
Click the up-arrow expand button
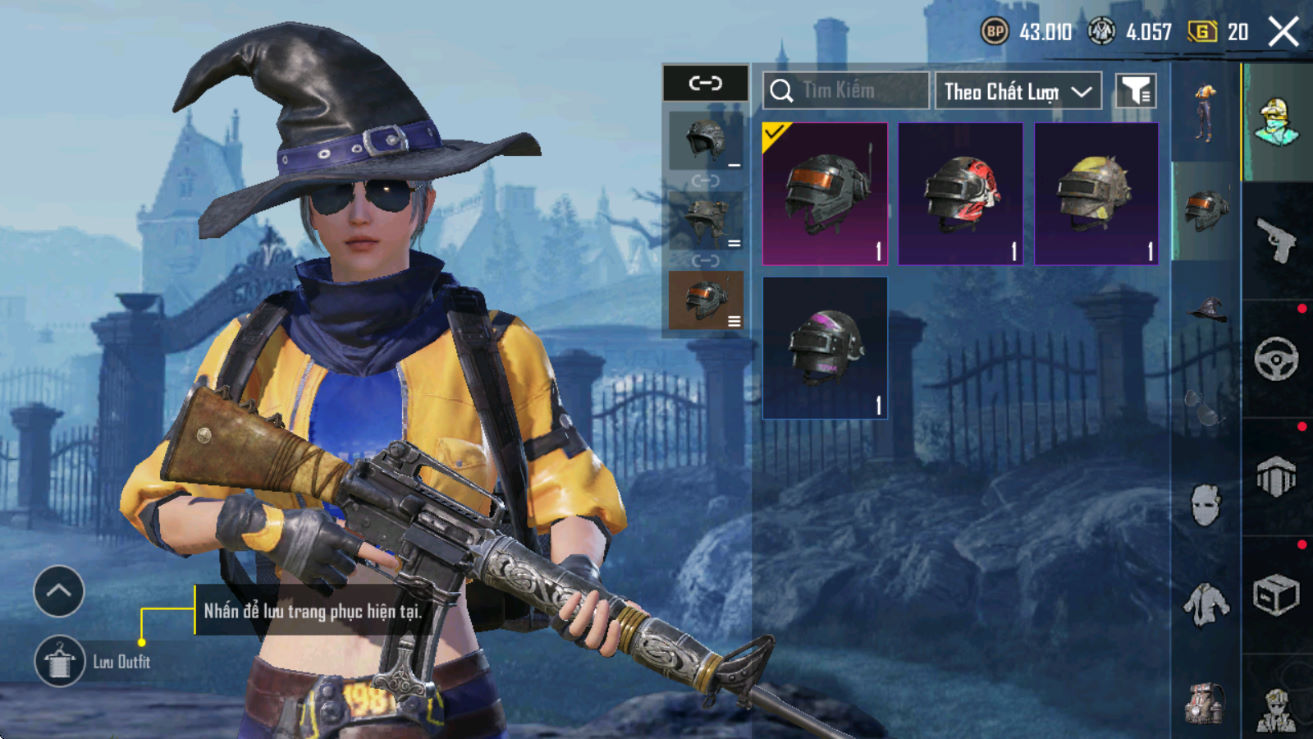coord(59,592)
